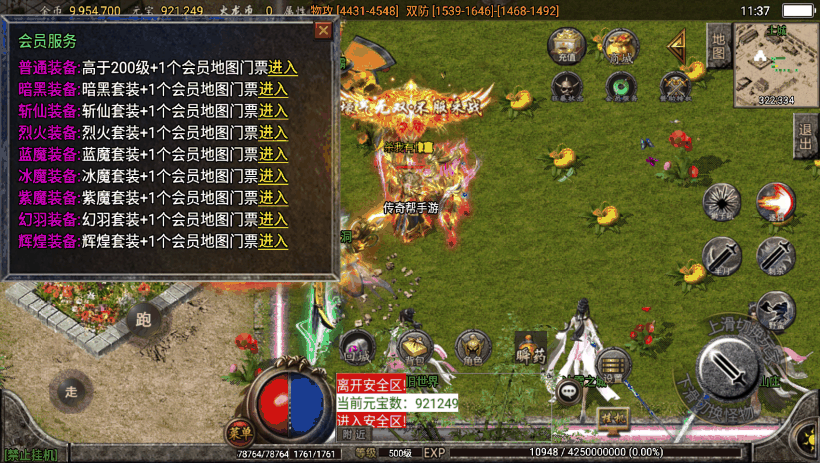The width and height of the screenshot is (820, 463).
Task: Open the 菜单 menu button
Action: click(x=240, y=432)
